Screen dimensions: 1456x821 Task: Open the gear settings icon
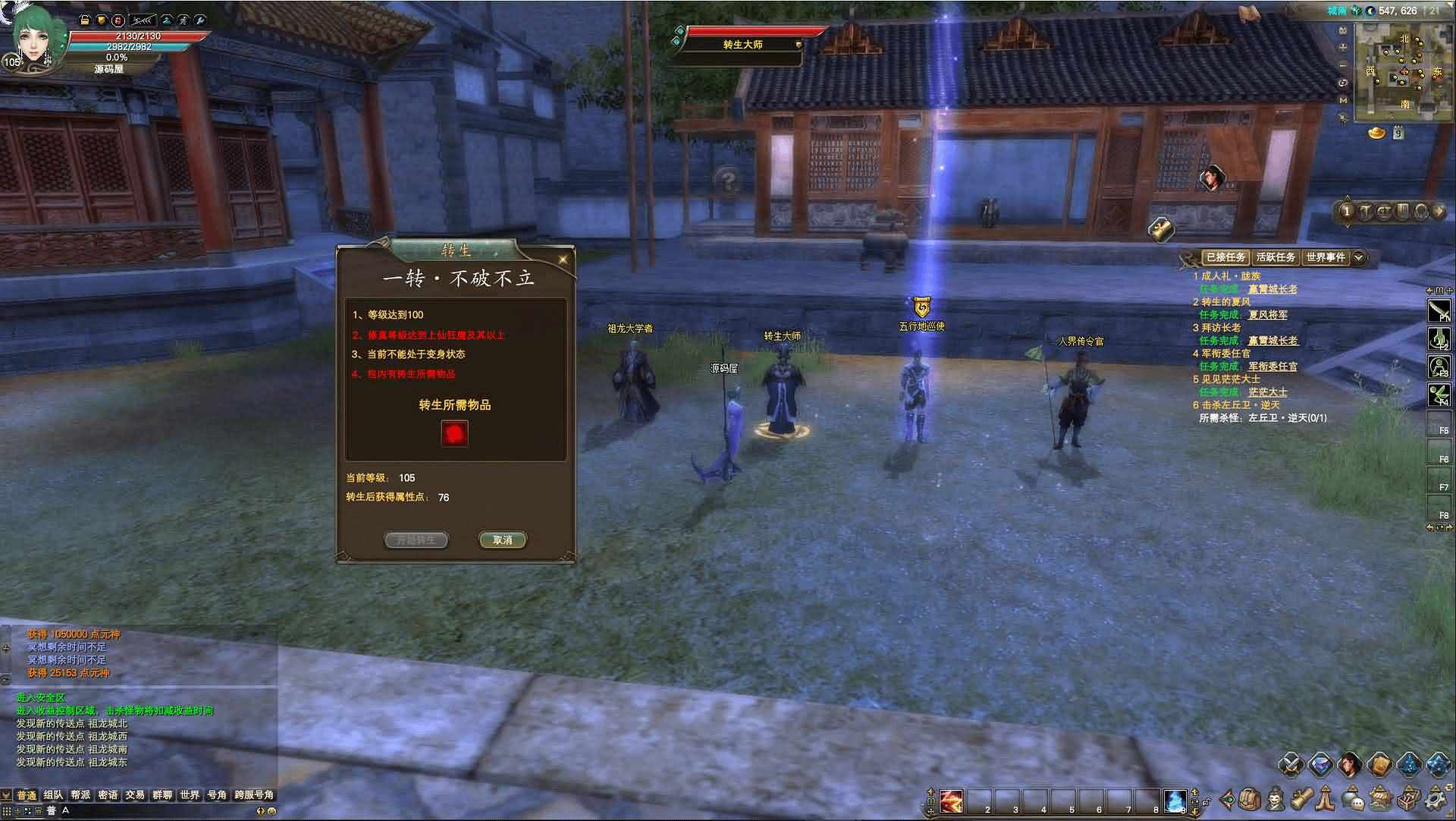coord(1436,799)
